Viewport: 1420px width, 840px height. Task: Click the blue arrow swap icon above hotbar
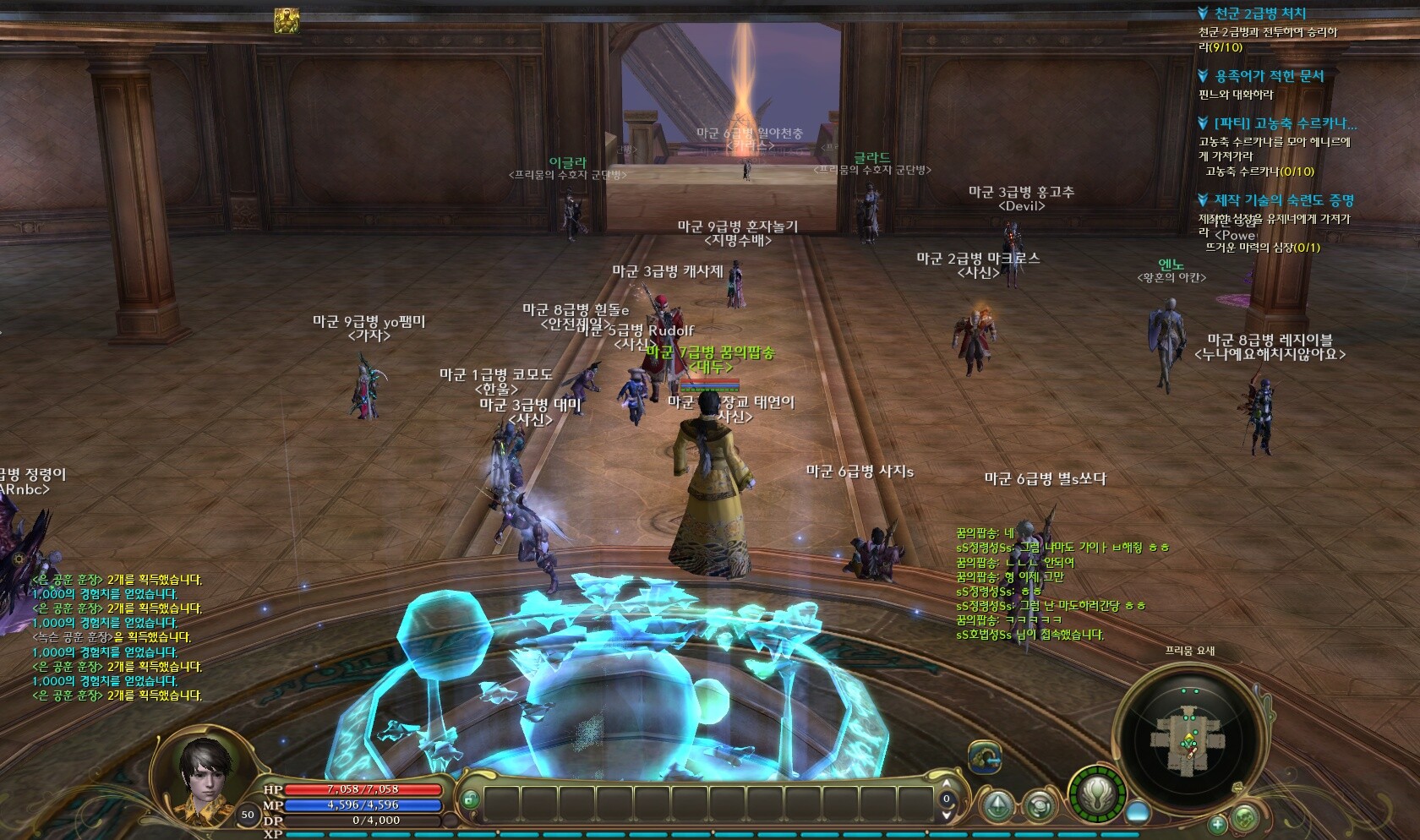click(x=984, y=756)
